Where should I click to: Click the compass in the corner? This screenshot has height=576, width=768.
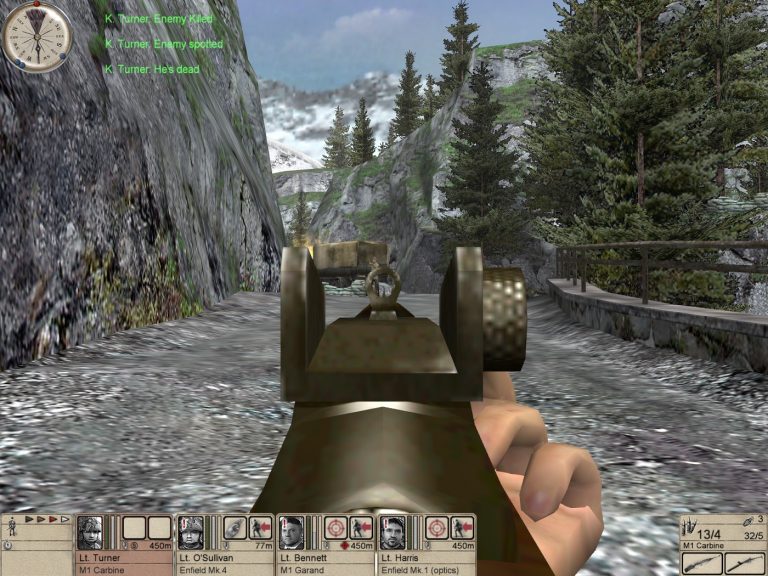click(x=36, y=36)
